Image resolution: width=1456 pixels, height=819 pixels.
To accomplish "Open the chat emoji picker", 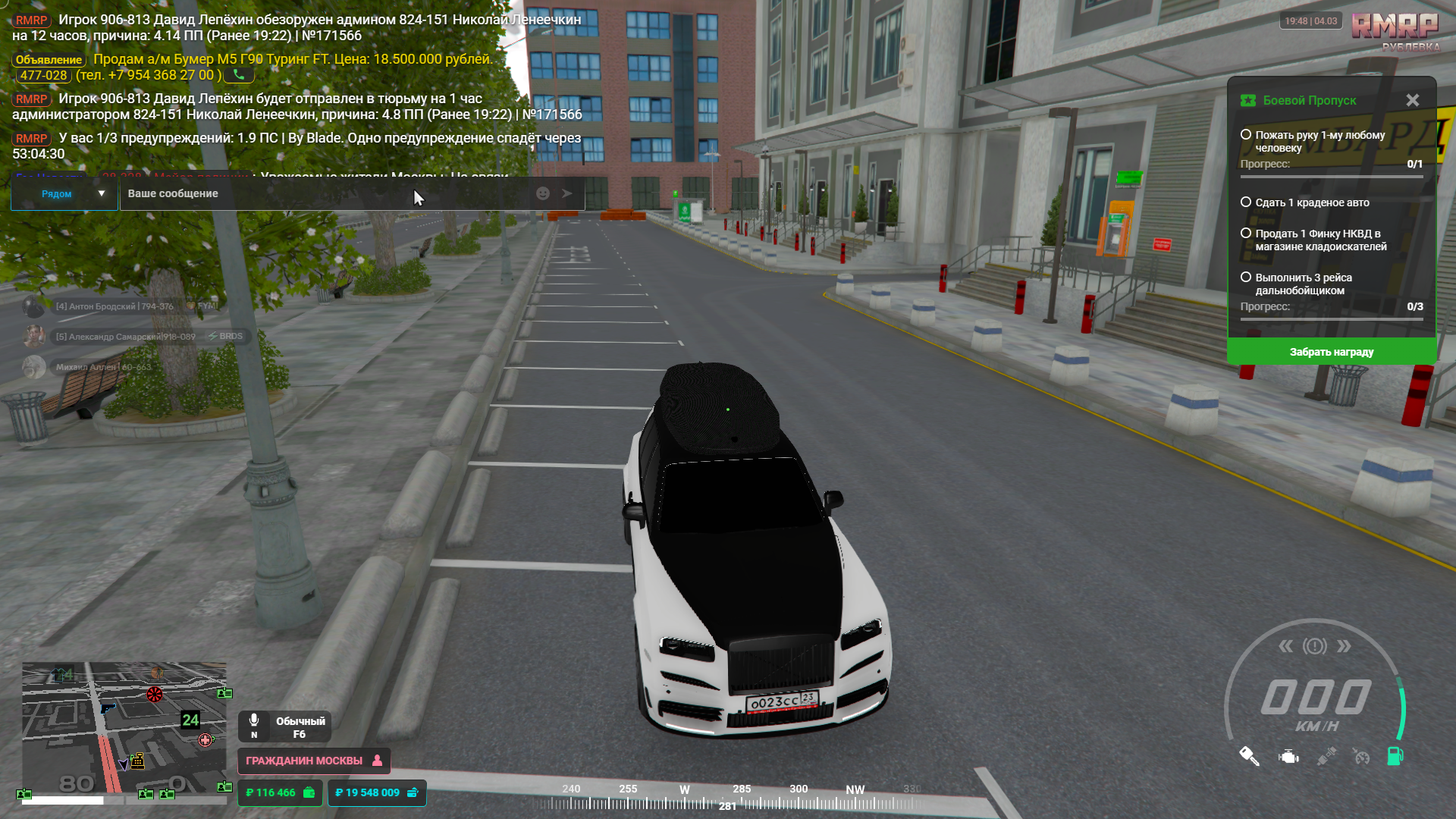I will [543, 193].
